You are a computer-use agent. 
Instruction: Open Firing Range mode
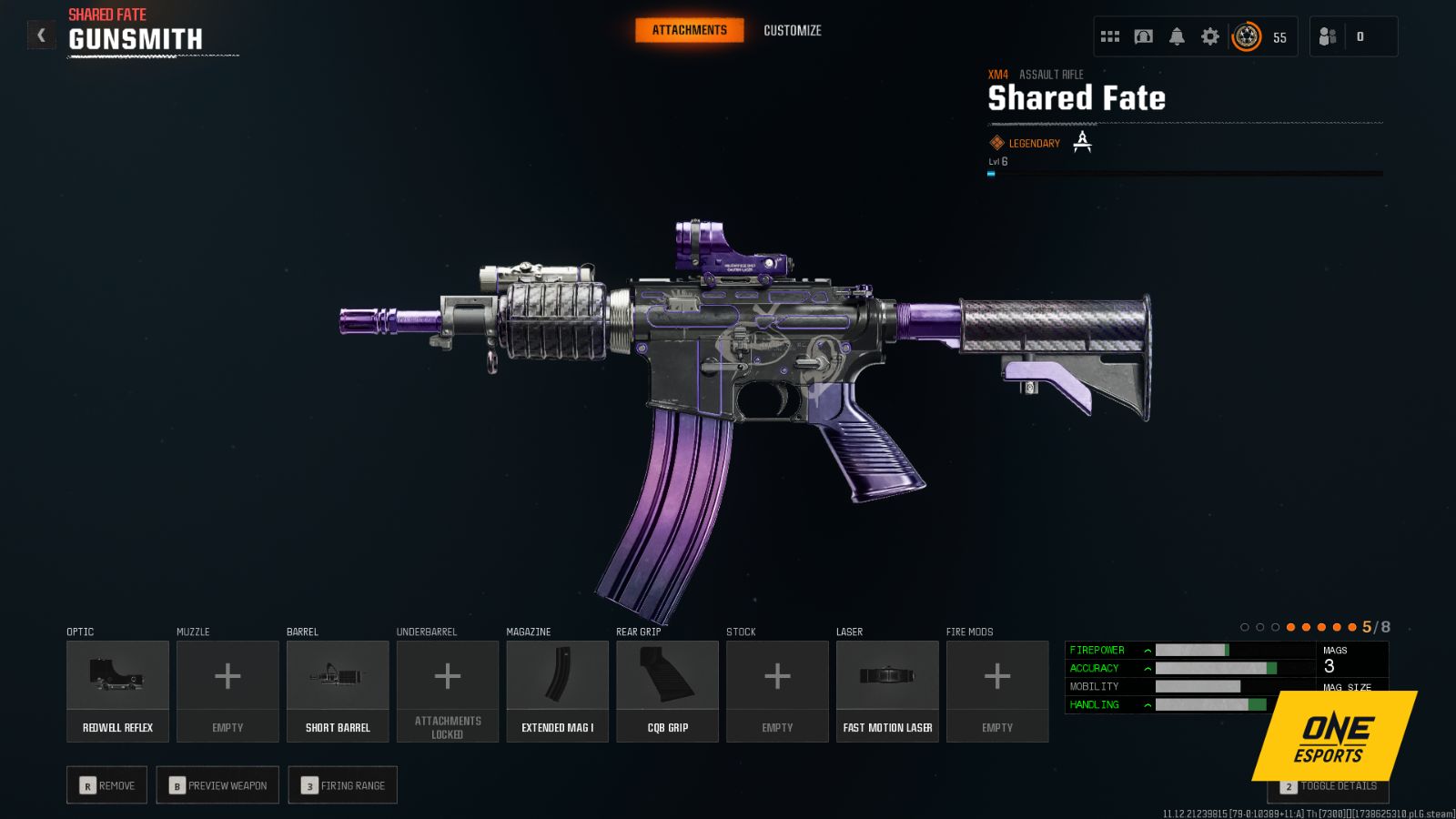pos(342,784)
